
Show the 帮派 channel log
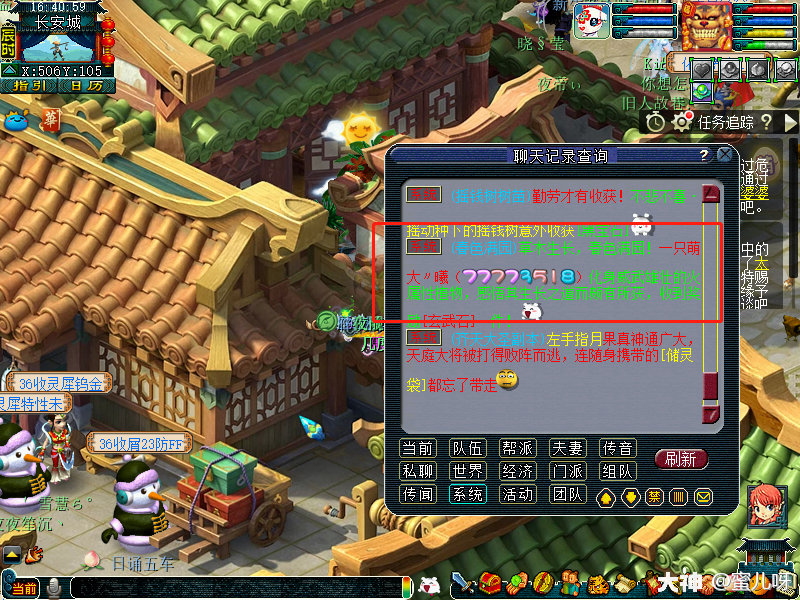(x=518, y=448)
